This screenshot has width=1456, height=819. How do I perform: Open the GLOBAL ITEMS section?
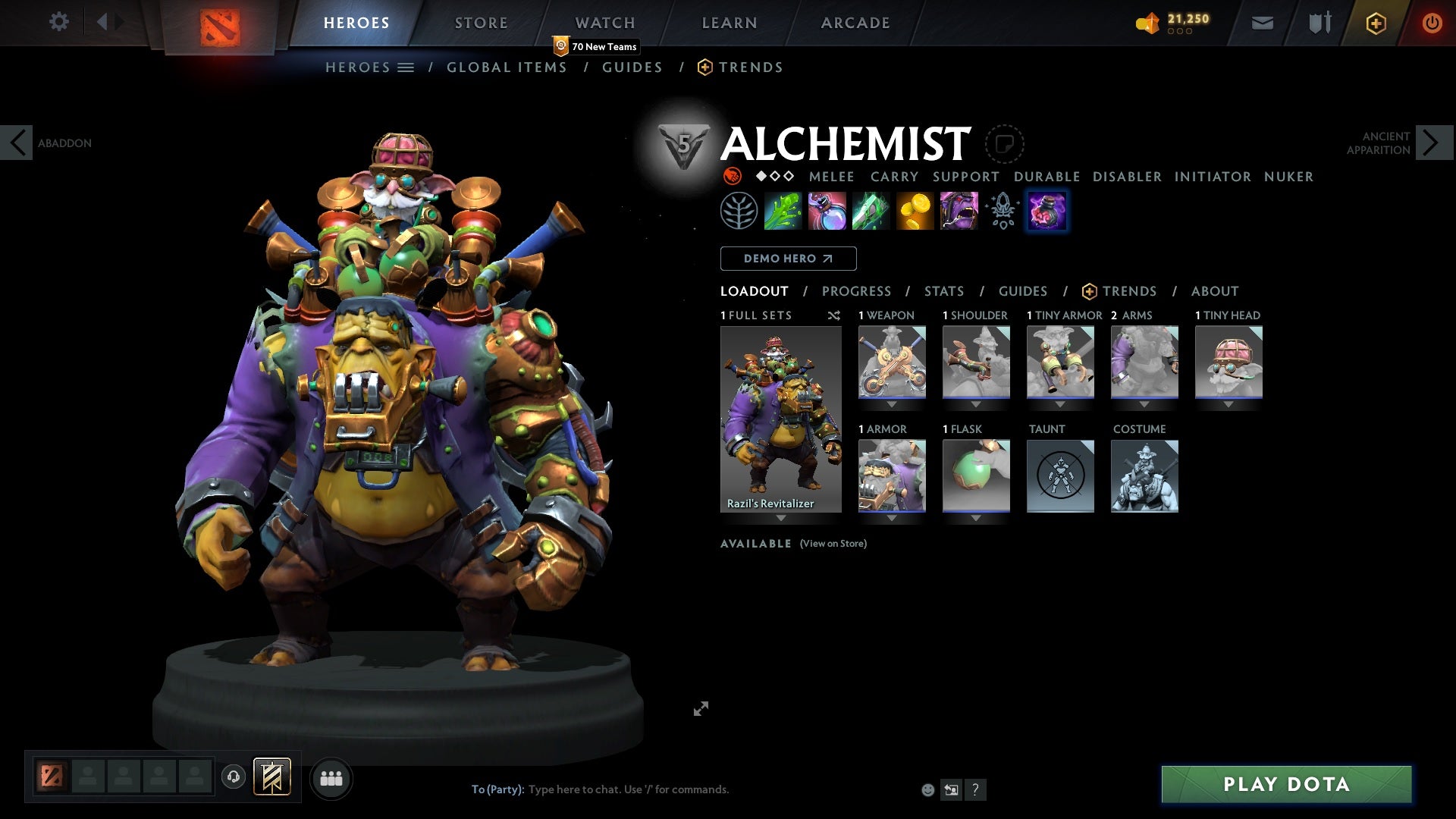(507, 67)
